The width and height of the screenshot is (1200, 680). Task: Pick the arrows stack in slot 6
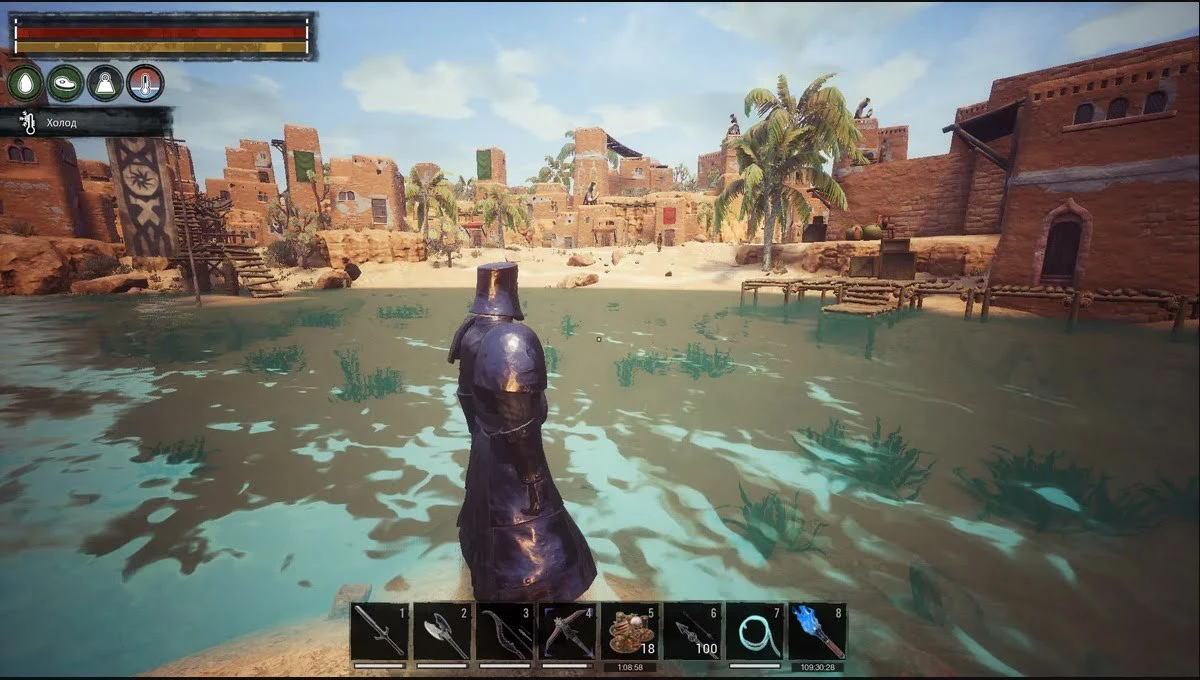click(x=692, y=632)
